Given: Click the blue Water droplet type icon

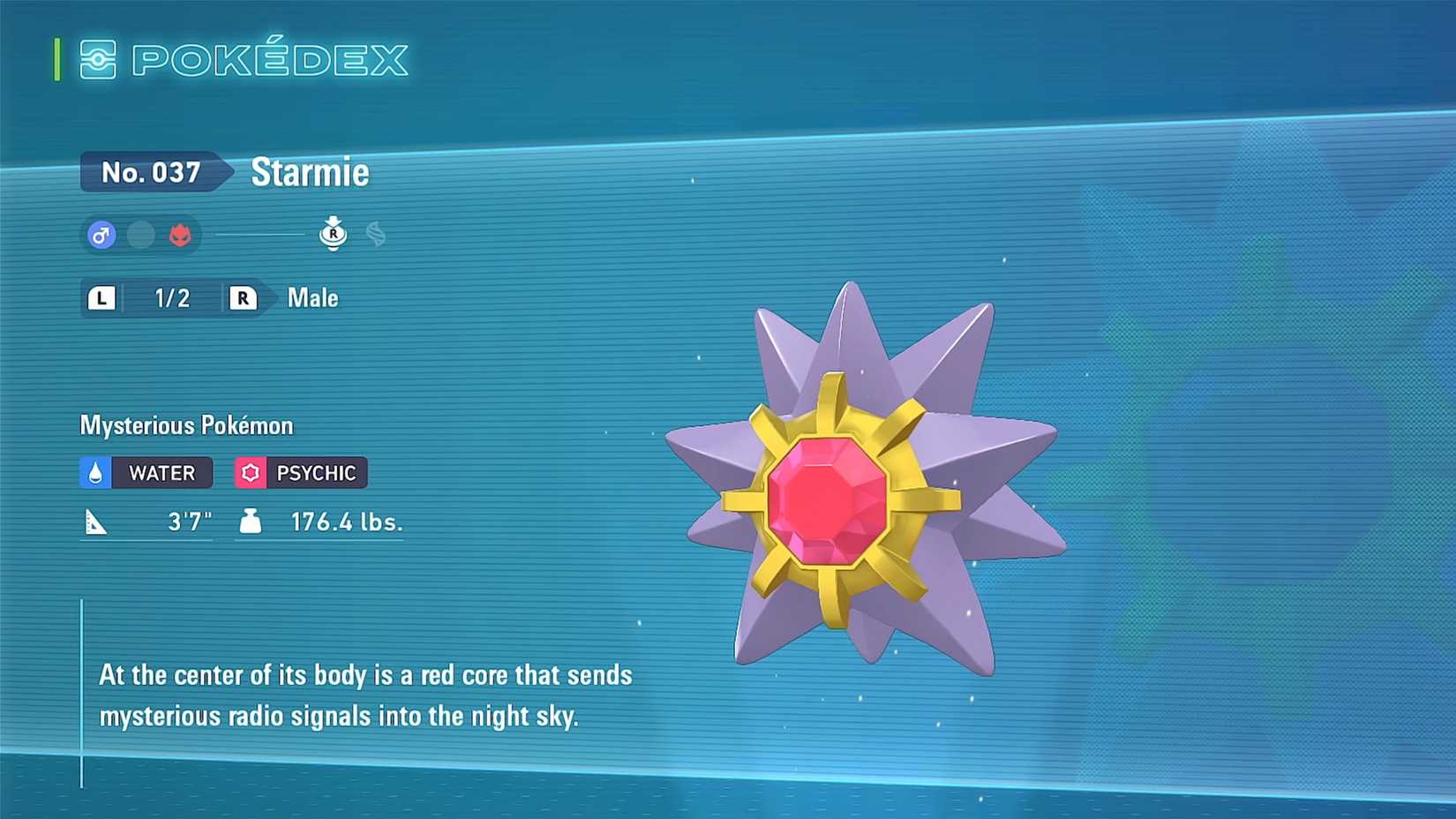Looking at the screenshot, I should tap(96, 472).
